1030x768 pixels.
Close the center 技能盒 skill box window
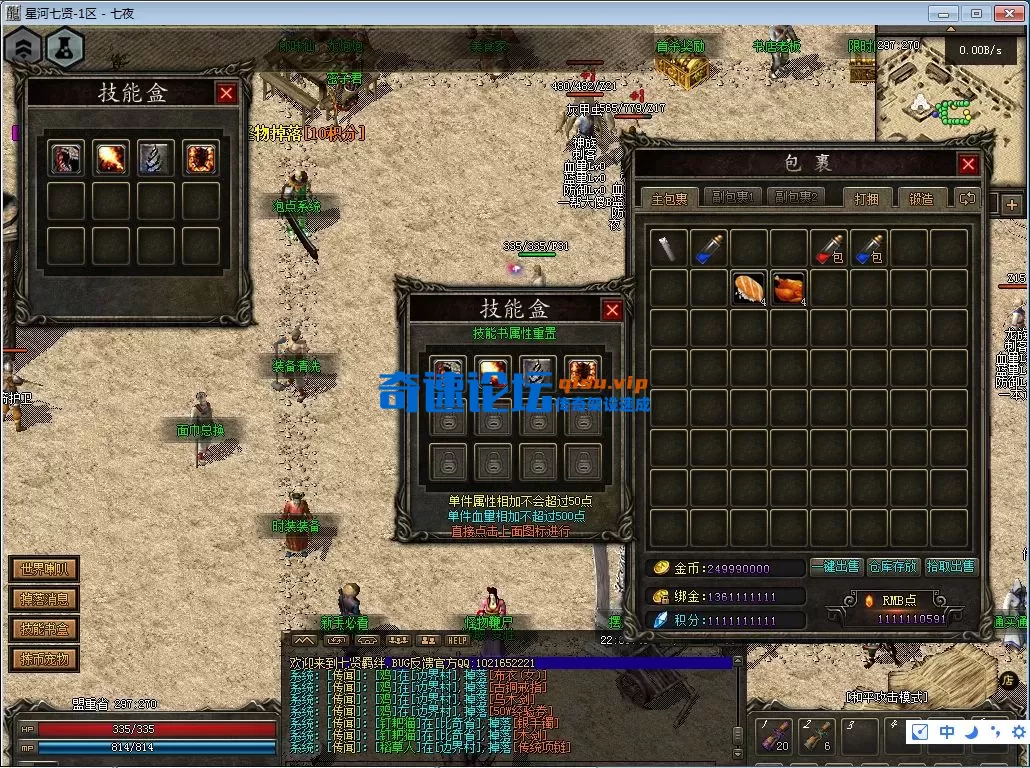[x=612, y=310]
